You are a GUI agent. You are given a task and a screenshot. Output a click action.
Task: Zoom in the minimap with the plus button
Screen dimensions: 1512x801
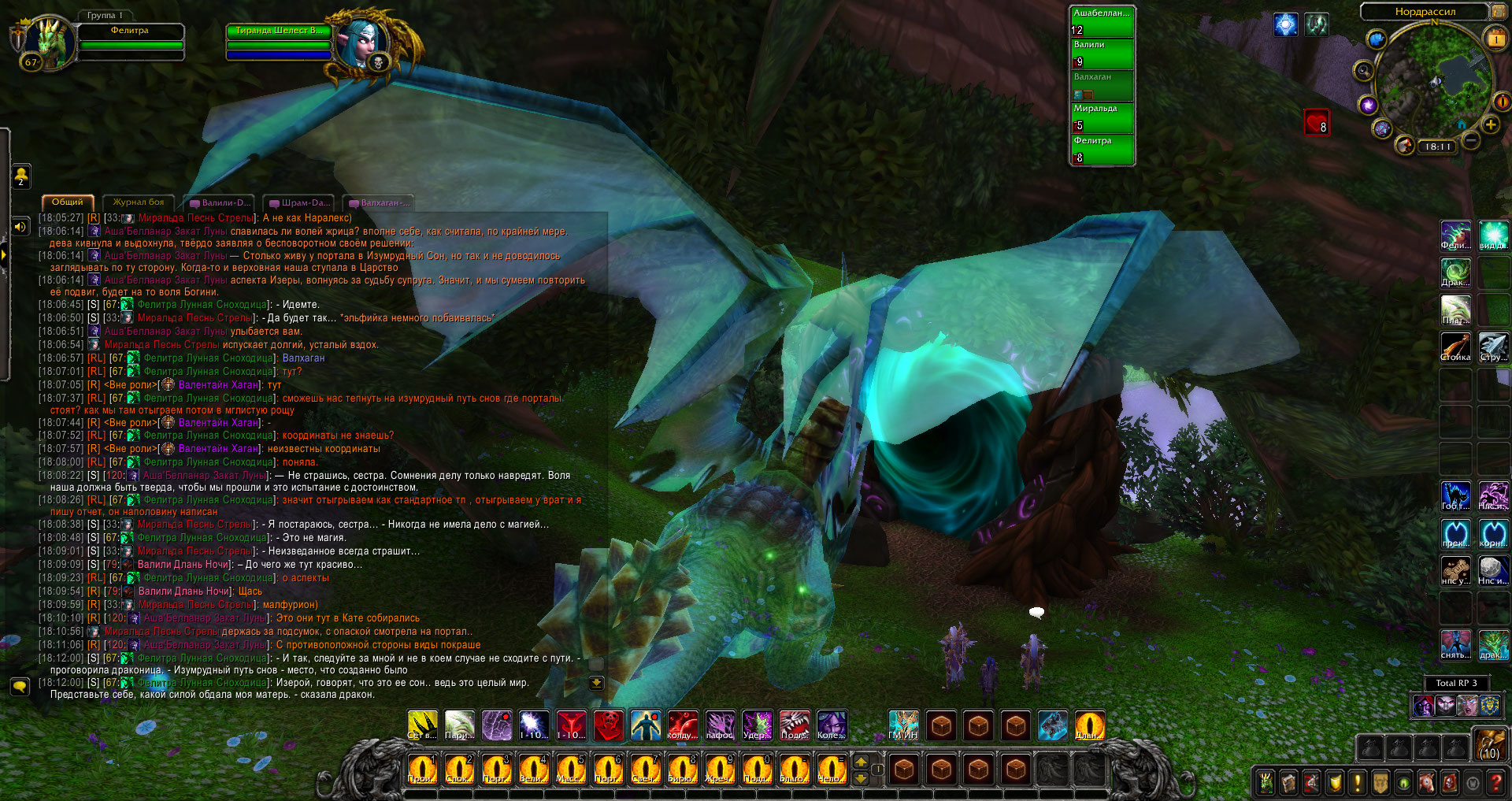coord(1490,125)
